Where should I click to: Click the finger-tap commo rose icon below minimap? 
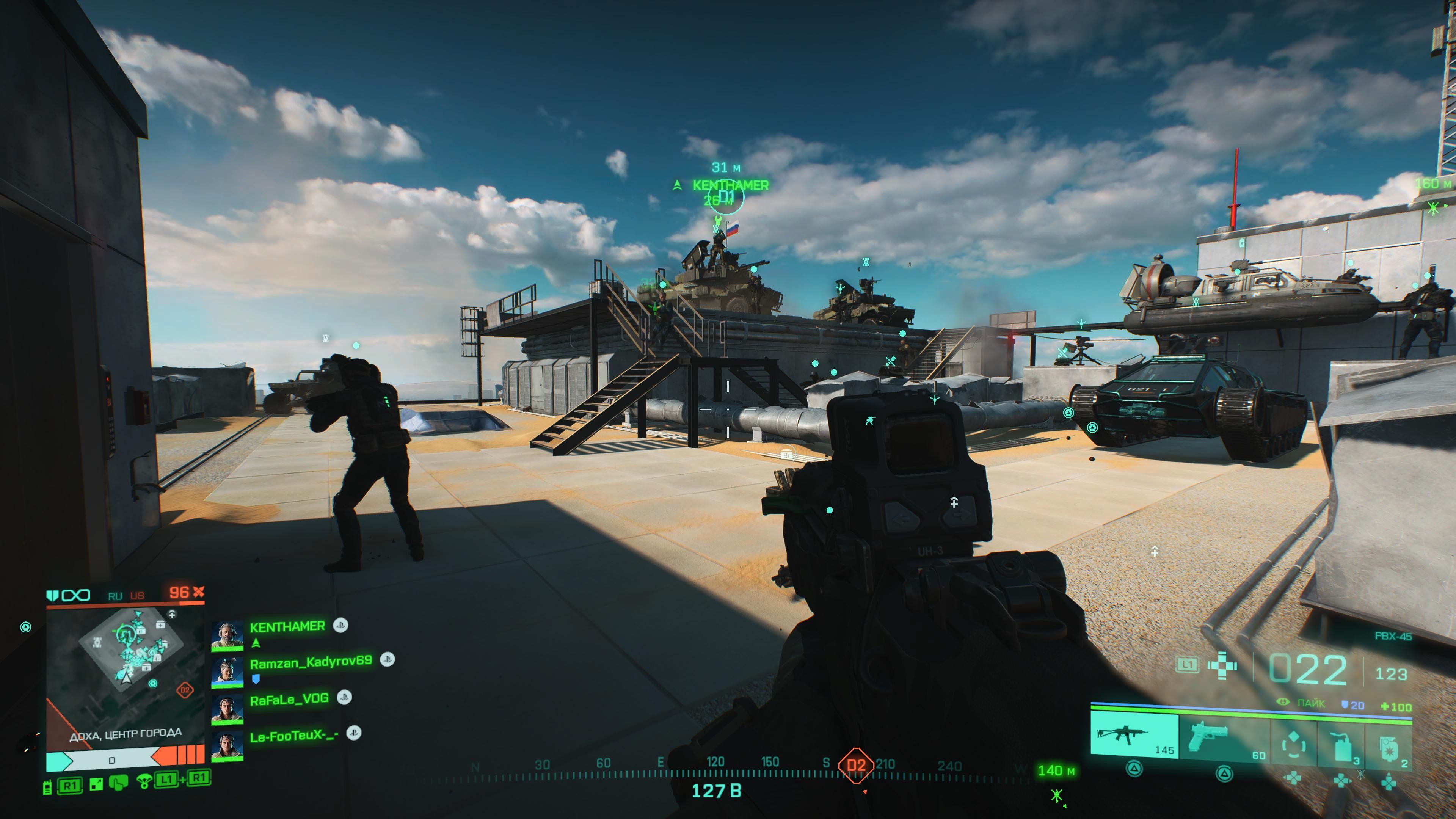[x=118, y=783]
